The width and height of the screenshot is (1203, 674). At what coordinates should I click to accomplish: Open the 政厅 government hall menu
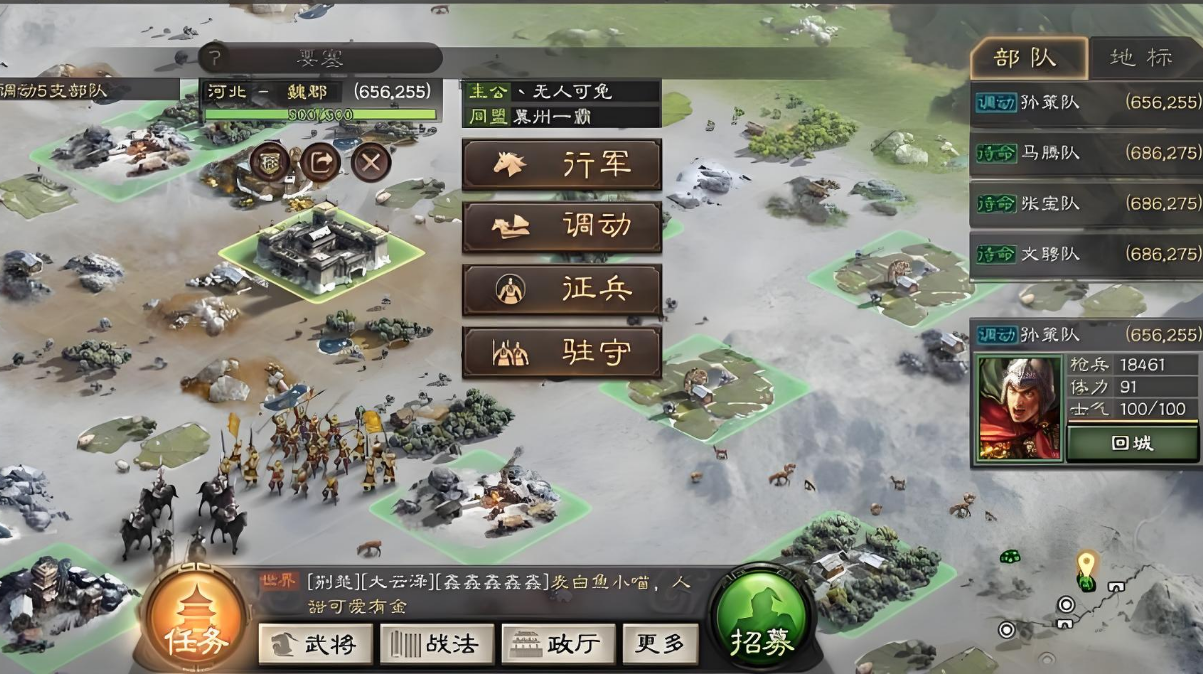coord(555,644)
